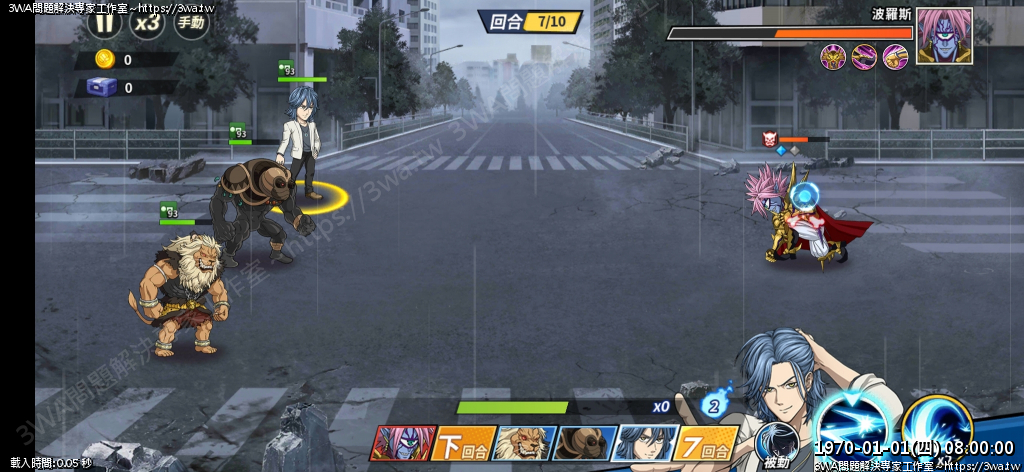The height and width of the screenshot is (472, 1024).
Task: Tap the blue treasure chest counter icon
Action: point(104,87)
